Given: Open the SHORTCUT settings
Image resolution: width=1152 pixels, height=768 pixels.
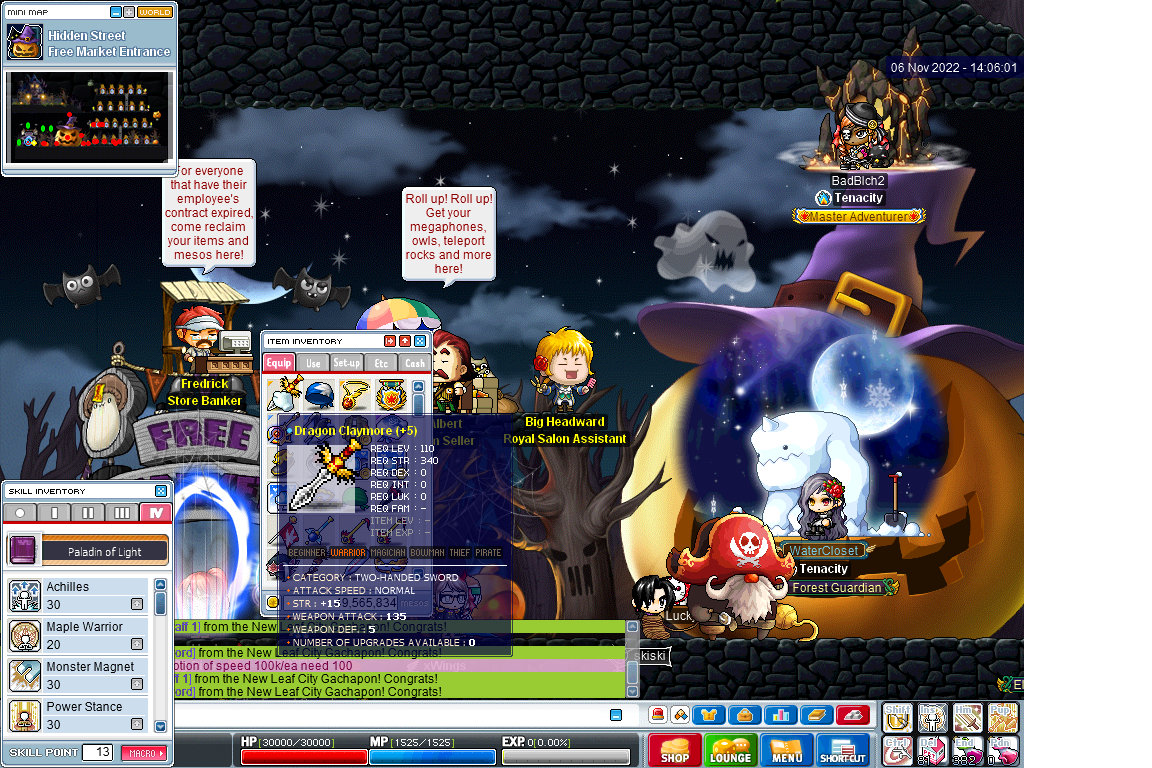Looking at the screenshot, I should (843, 750).
